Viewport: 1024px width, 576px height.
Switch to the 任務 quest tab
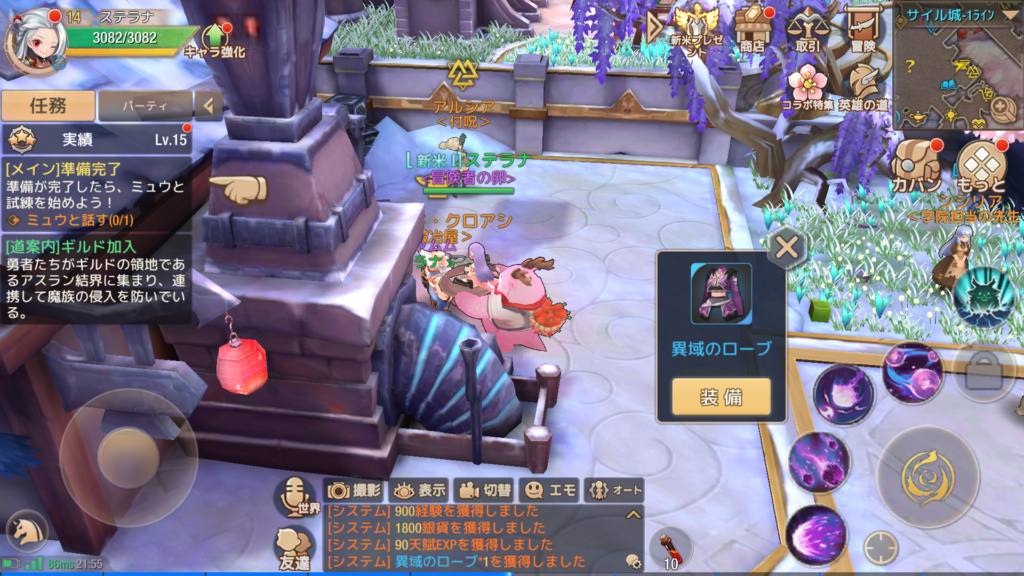[x=48, y=105]
